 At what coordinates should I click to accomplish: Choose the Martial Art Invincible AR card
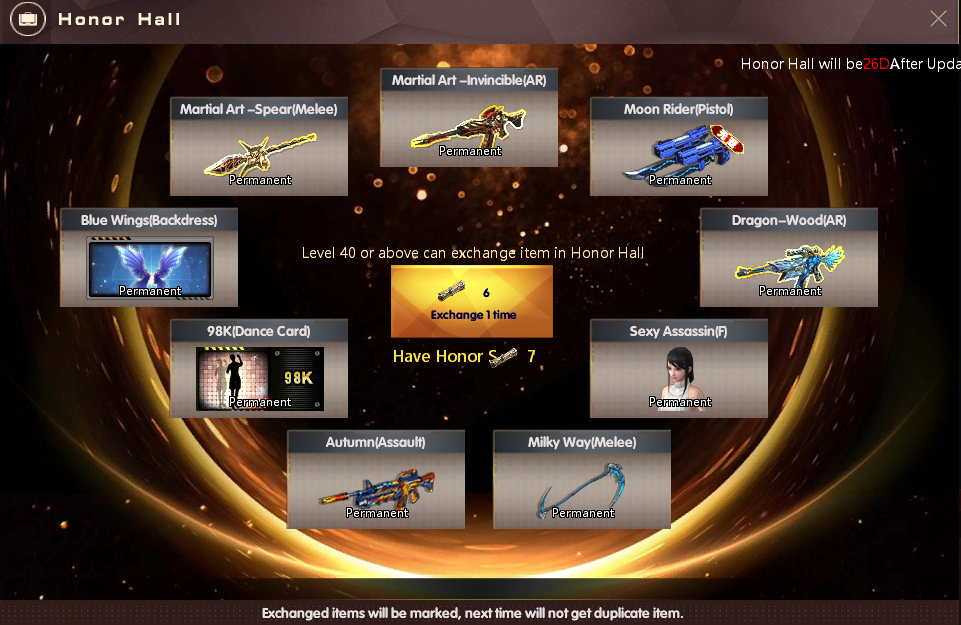pos(469,118)
